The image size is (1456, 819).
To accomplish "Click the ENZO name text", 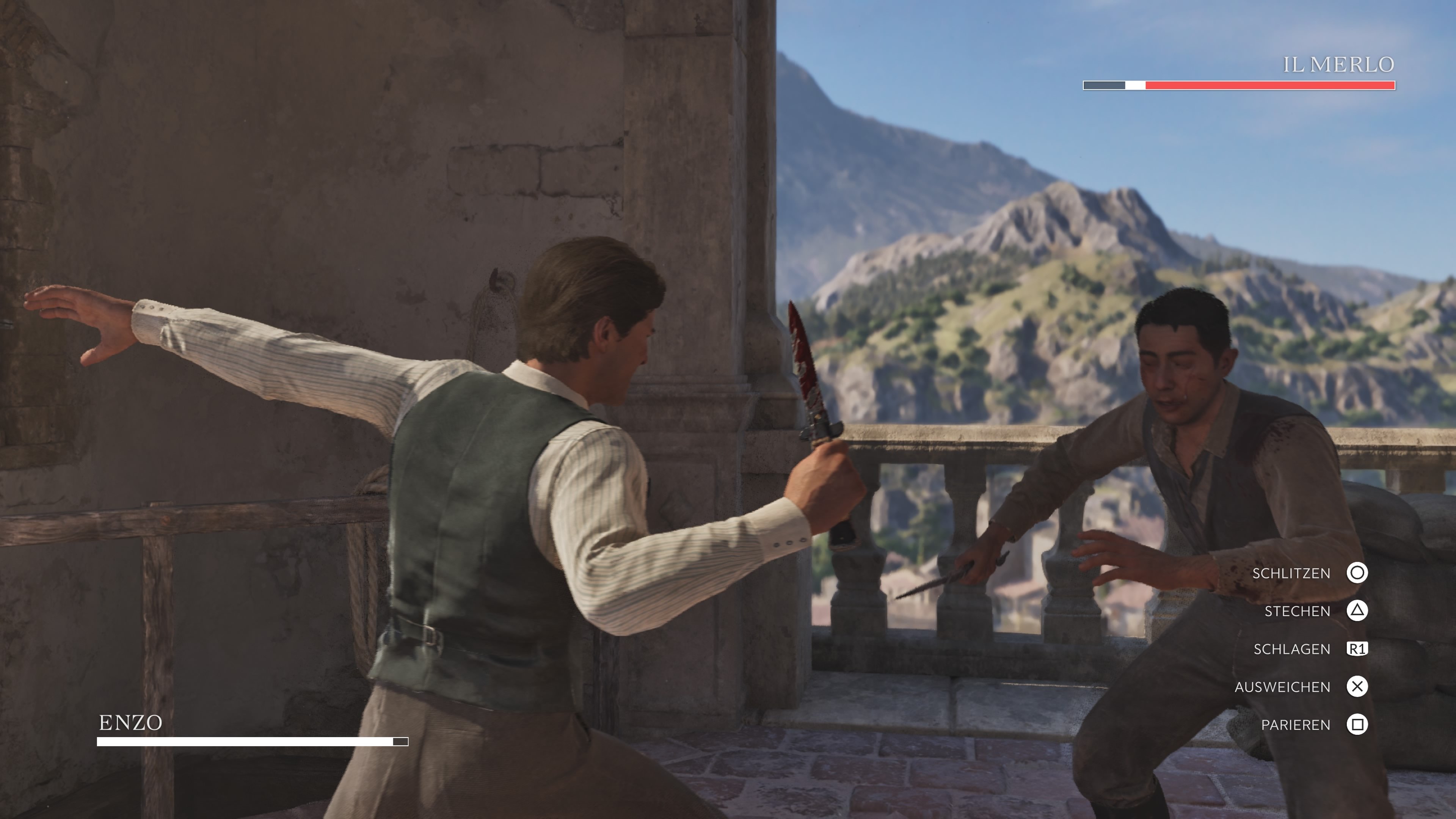I will (x=130, y=722).
